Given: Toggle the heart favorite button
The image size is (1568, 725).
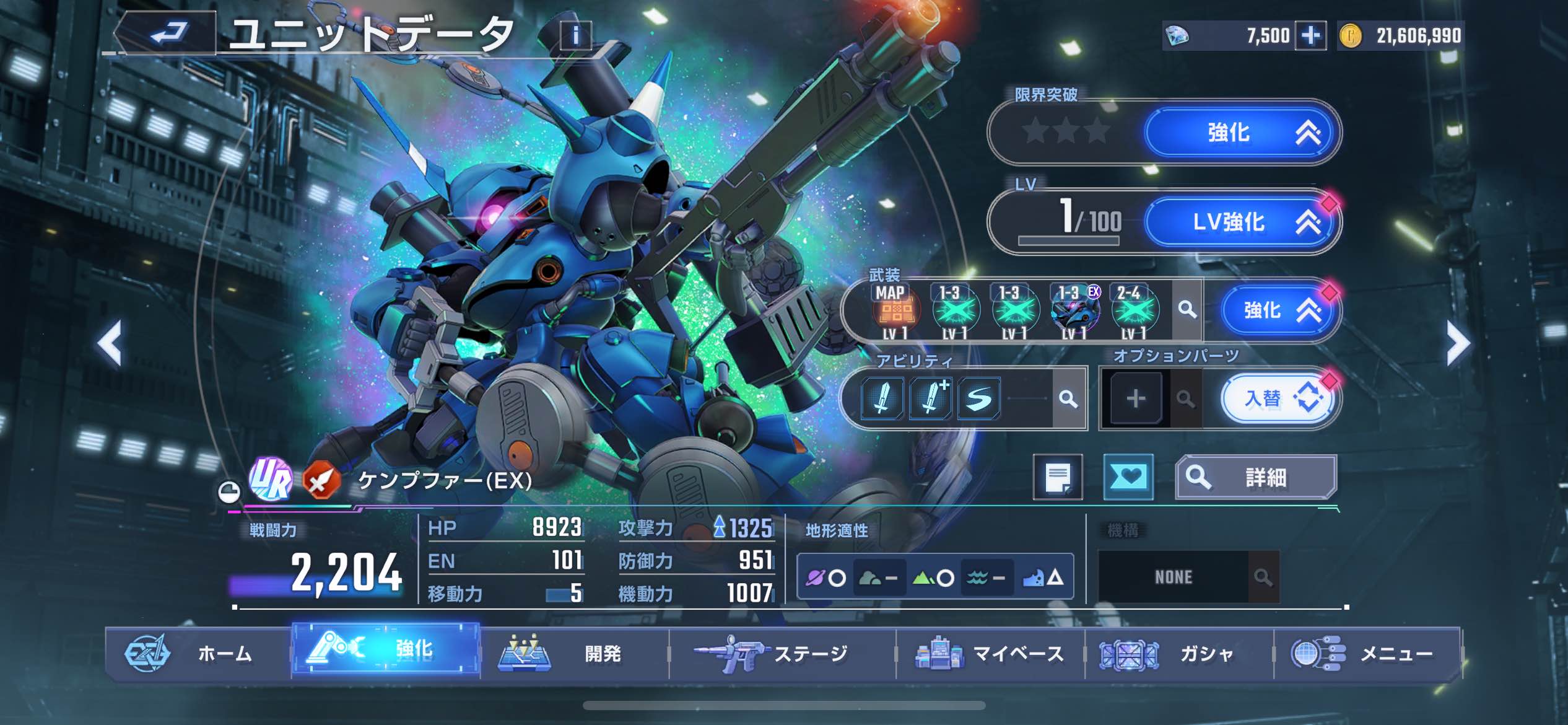Looking at the screenshot, I should tap(1128, 477).
